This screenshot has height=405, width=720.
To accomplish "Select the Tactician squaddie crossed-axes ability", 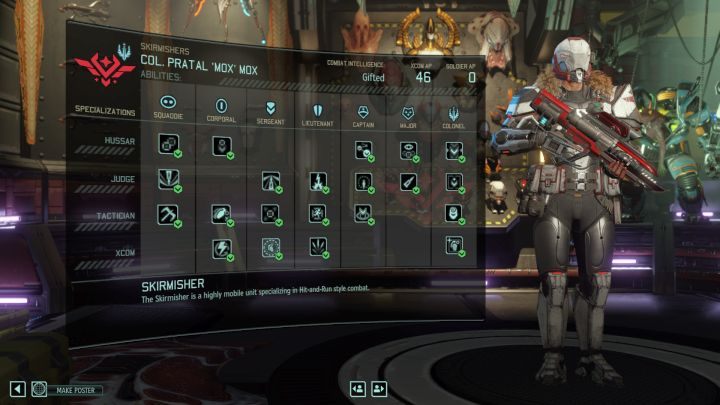I will pyautogui.click(x=168, y=213).
